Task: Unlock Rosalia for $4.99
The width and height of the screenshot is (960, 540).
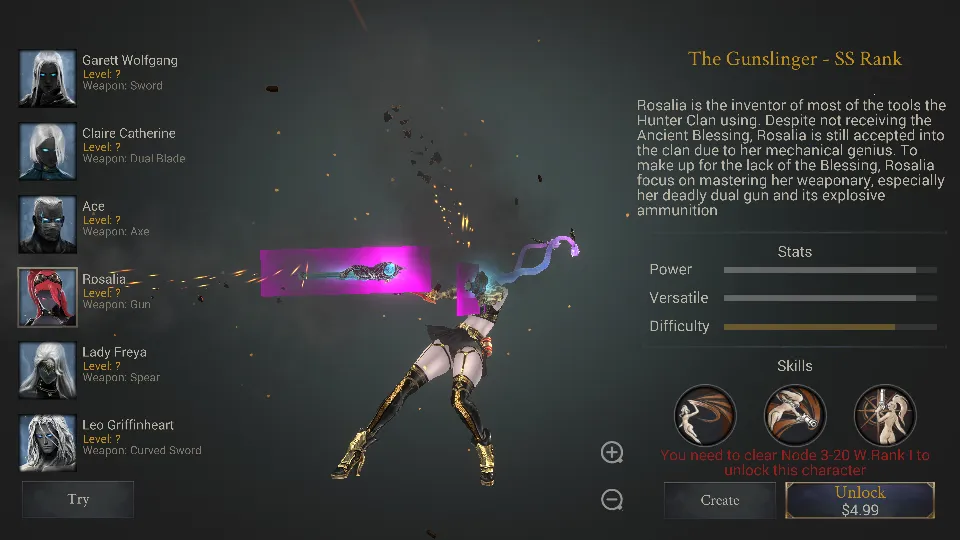Action: coord(860,500)
